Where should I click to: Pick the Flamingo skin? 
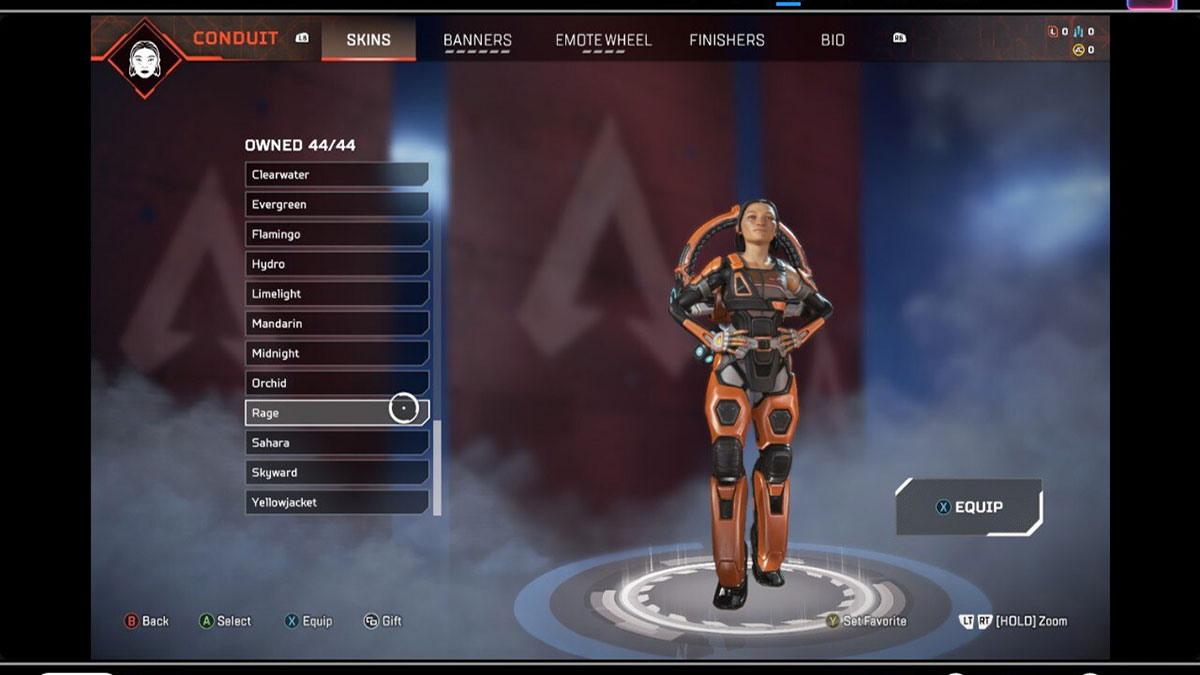(336, 234)
